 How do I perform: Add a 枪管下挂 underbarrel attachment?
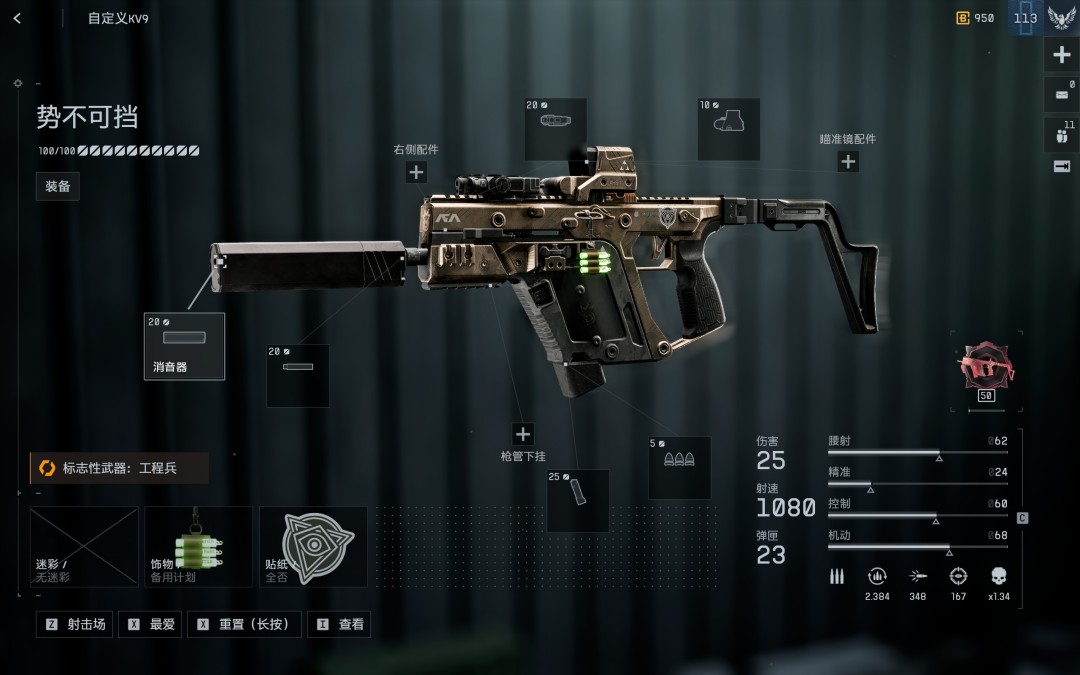point(523,434)
